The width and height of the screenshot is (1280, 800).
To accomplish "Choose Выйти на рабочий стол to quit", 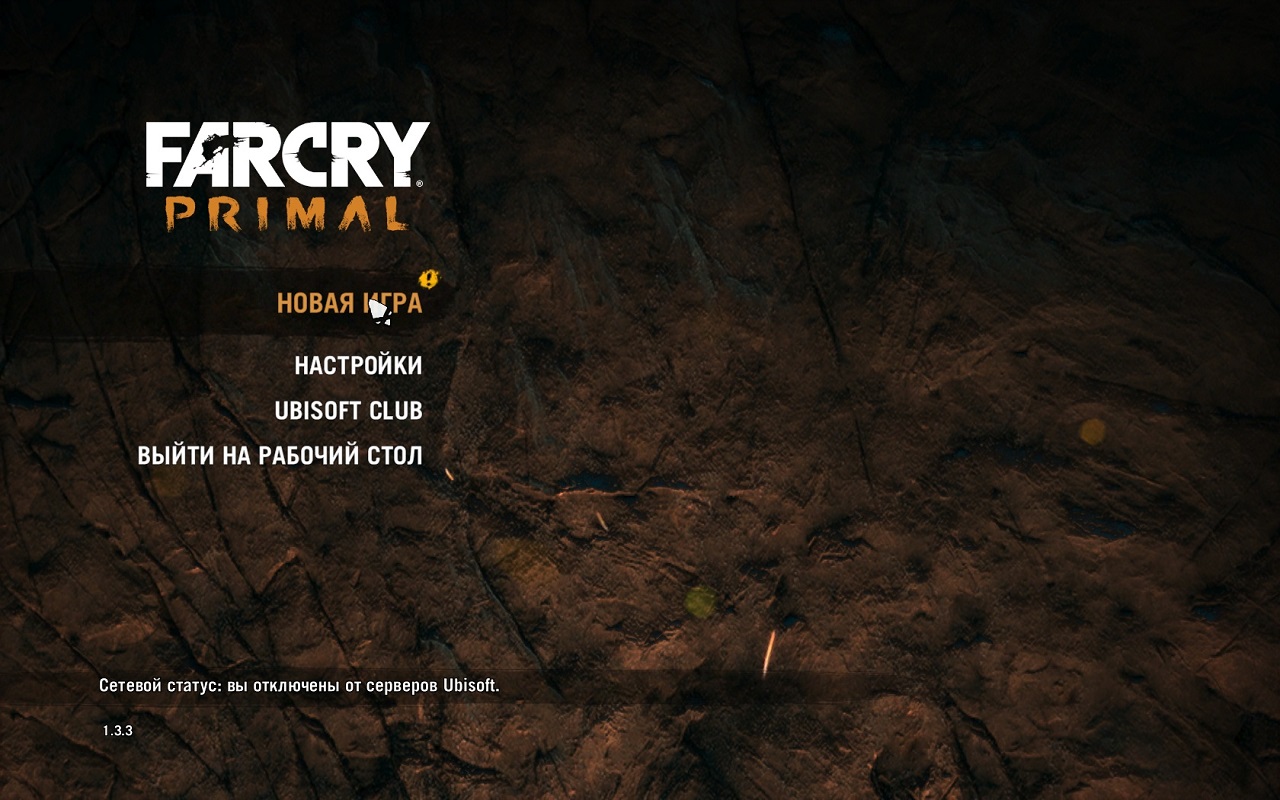I will pos(280,456).
